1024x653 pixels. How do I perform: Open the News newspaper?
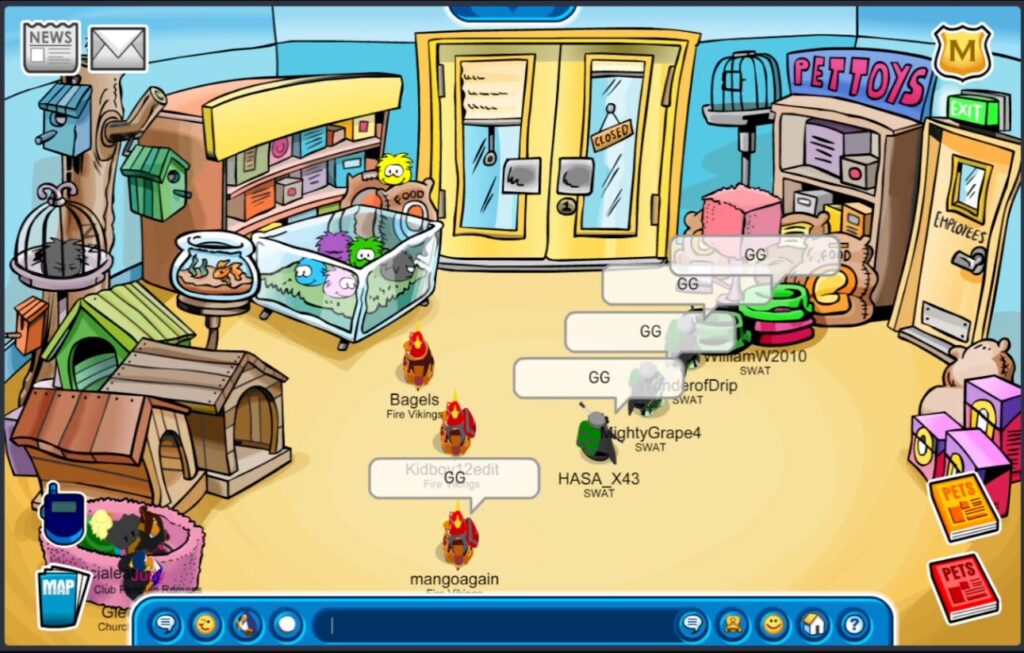point(51,48)
